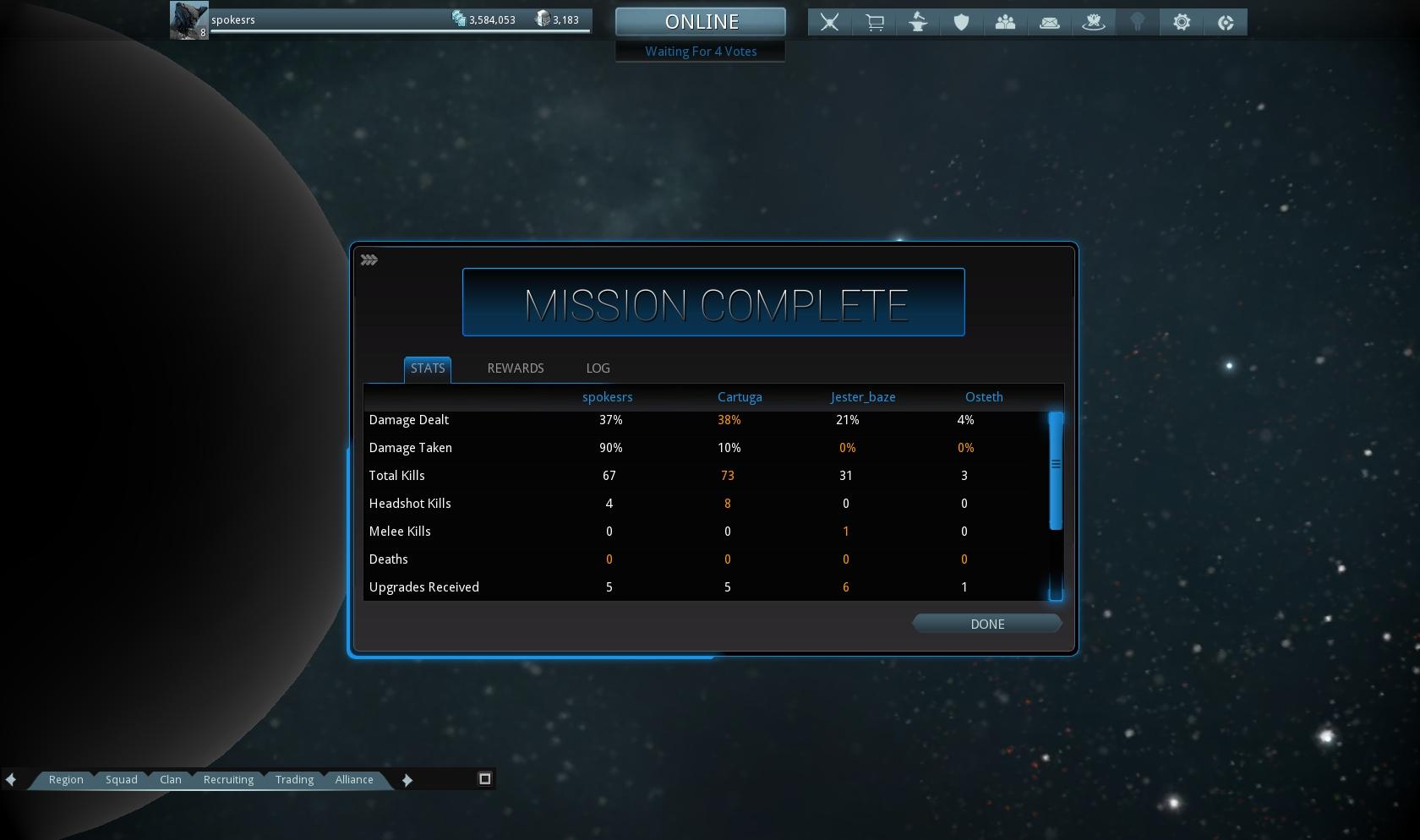Screen dimensions: 1420x840
Task: Open the three-person contacts icon
Action: pos(1006,22)
